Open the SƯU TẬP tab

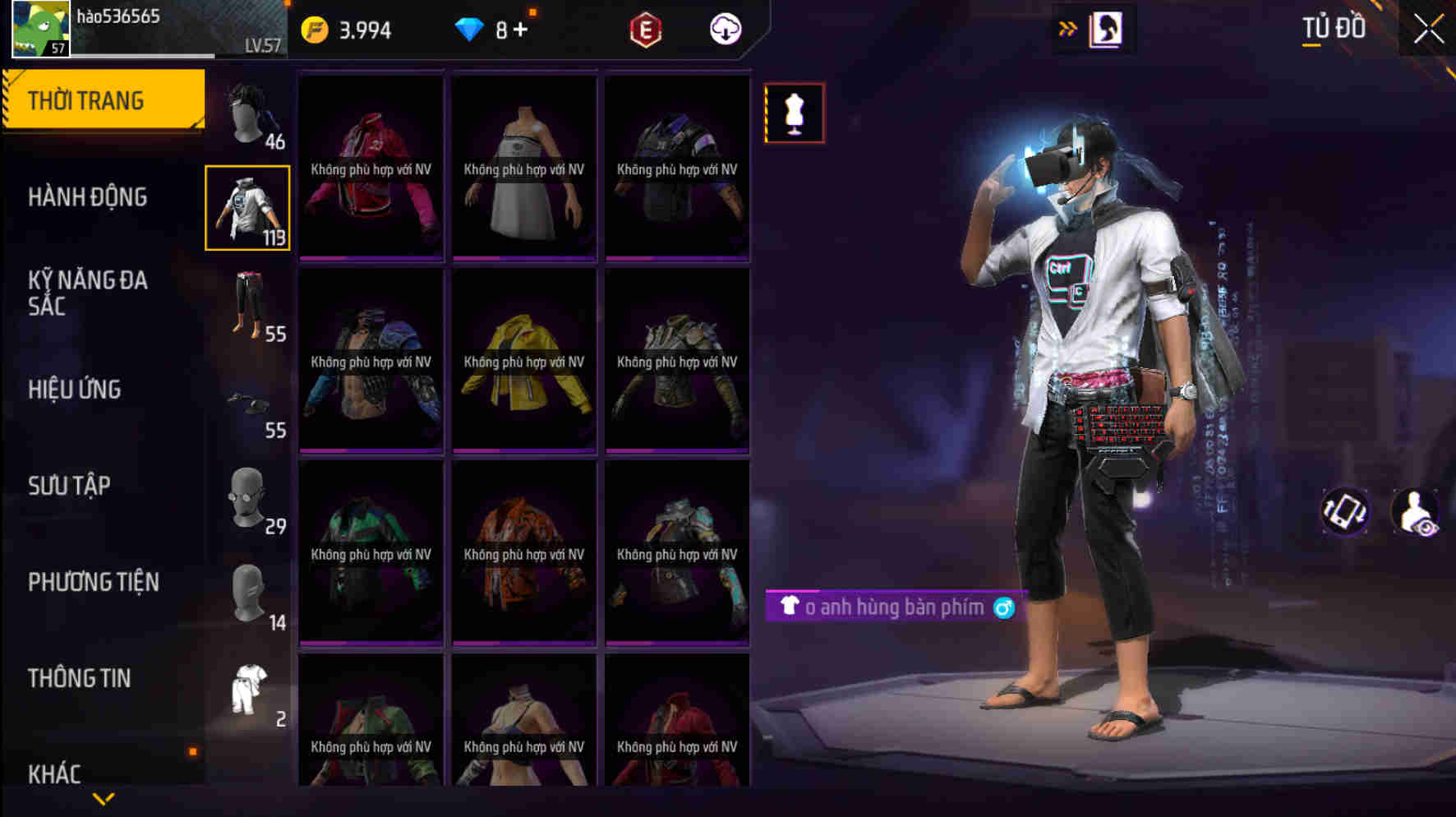(x=70, y=486)
